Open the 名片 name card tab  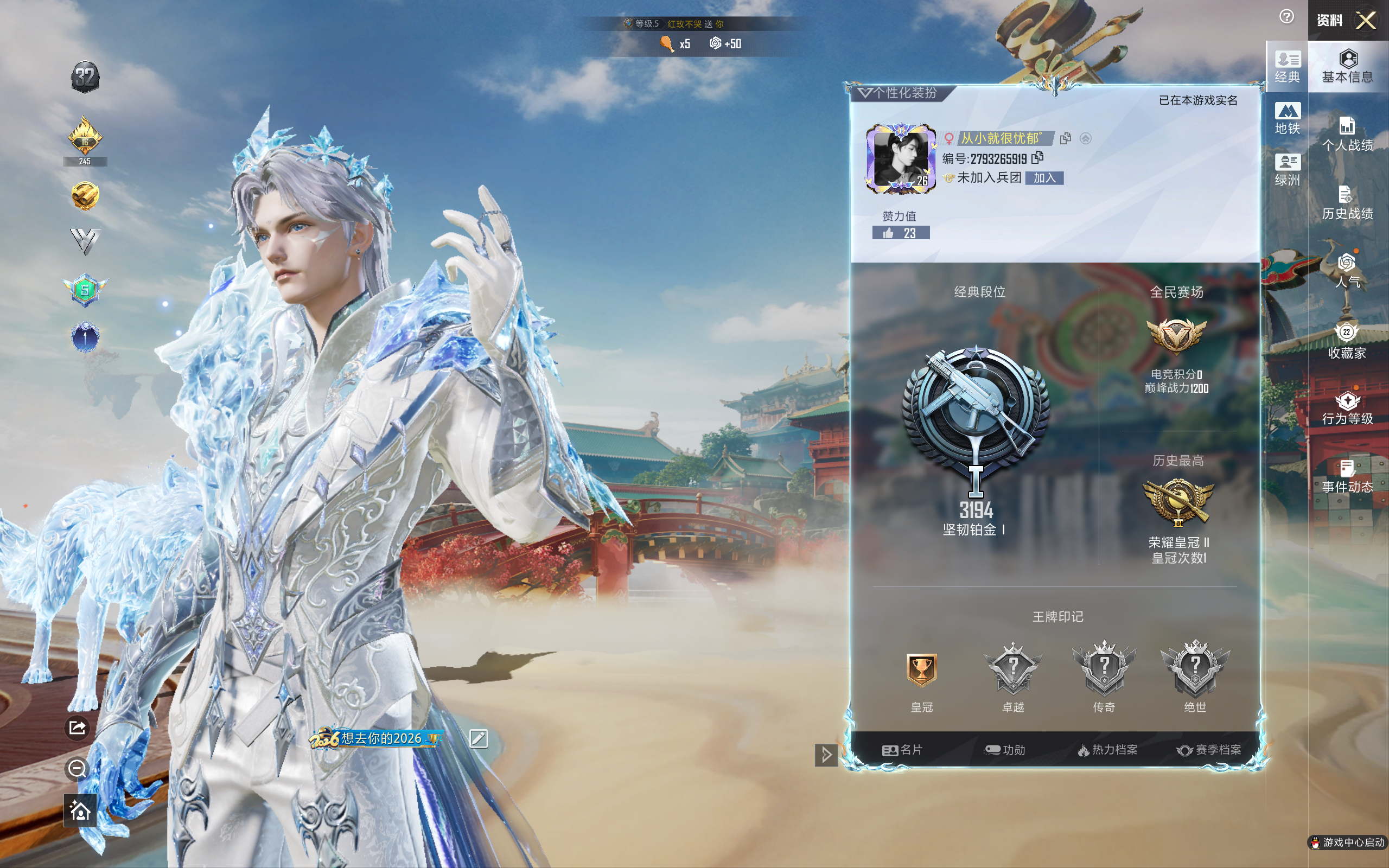tap(902, 750)
